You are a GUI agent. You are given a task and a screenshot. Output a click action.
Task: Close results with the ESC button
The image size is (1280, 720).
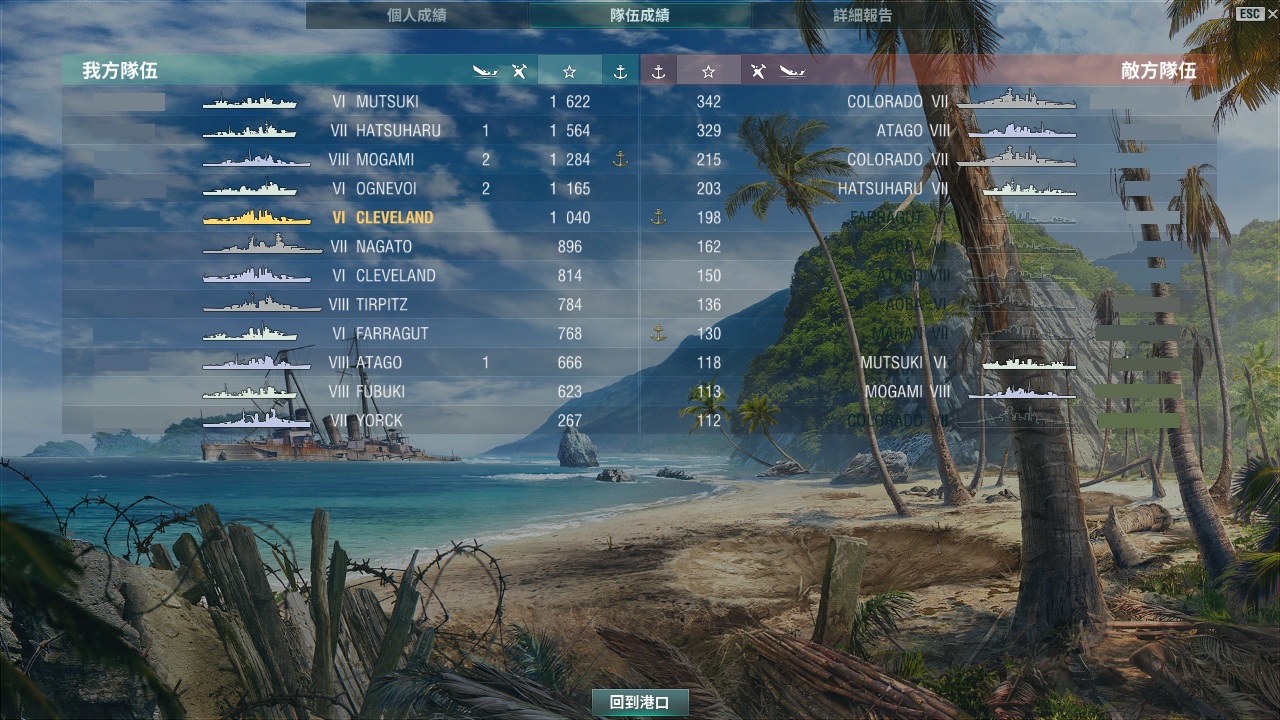(1257, 14)
